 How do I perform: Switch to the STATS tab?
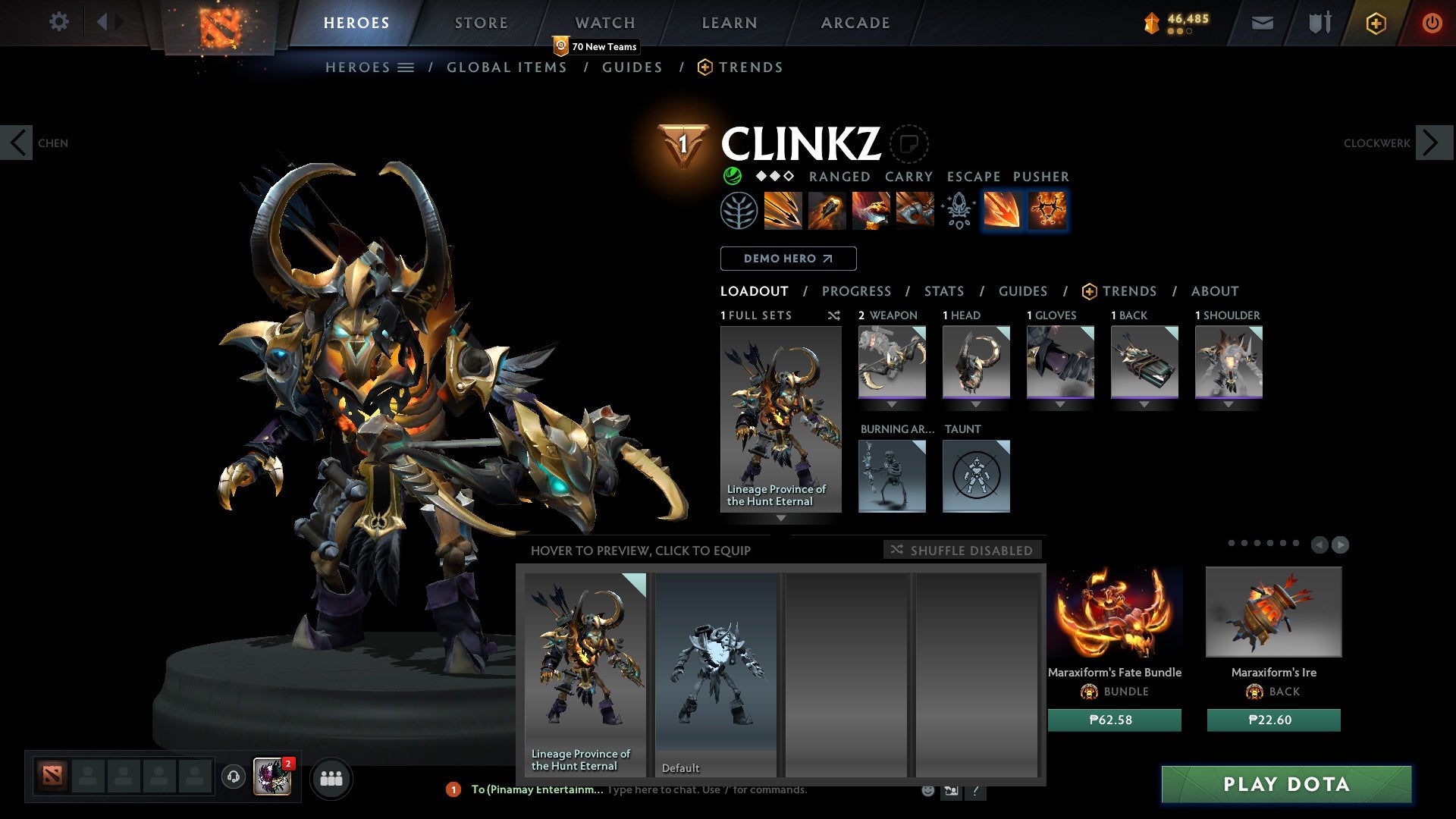click(944, 291)
